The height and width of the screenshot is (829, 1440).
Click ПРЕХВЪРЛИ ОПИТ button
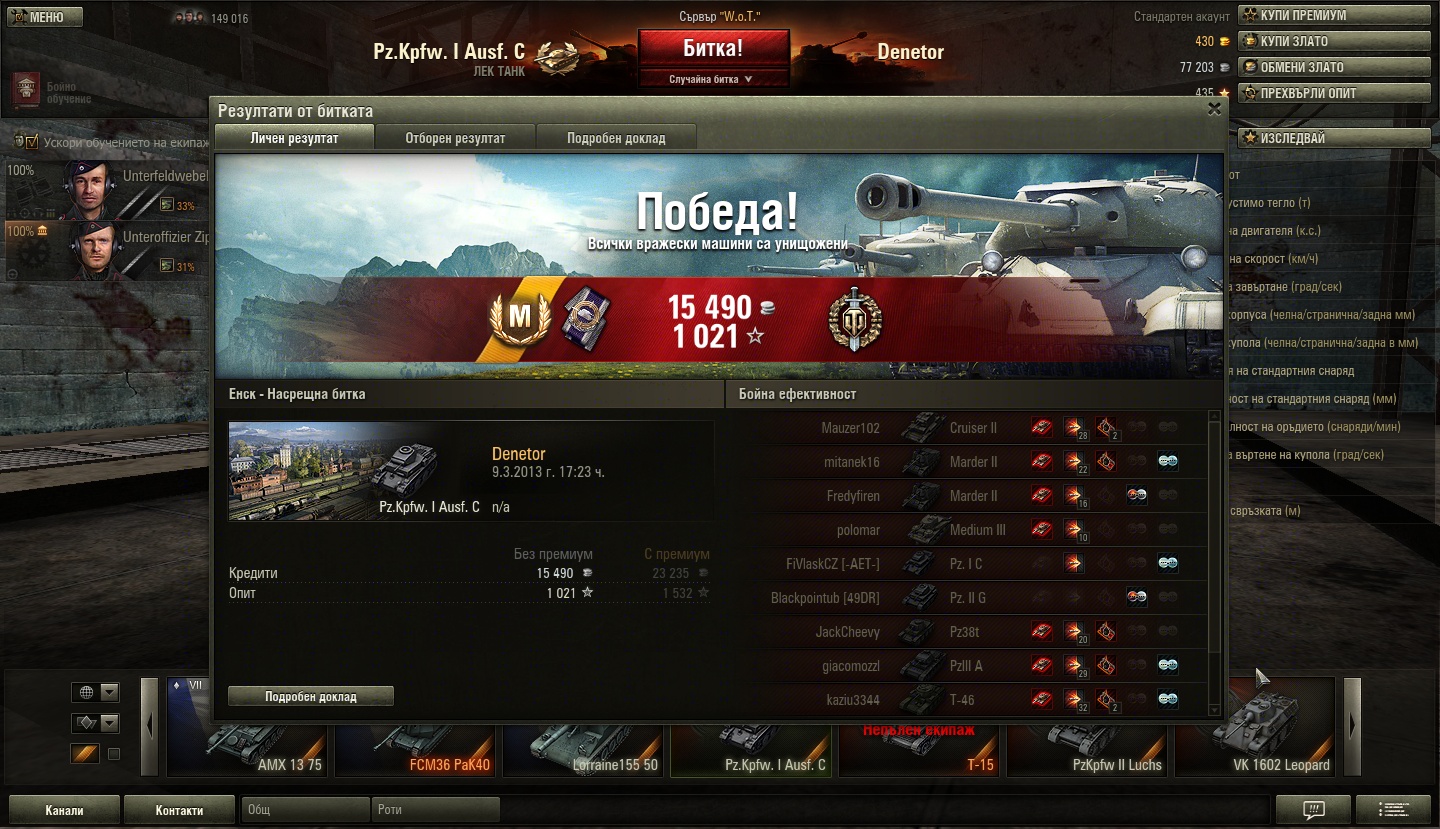(1334, 93)
